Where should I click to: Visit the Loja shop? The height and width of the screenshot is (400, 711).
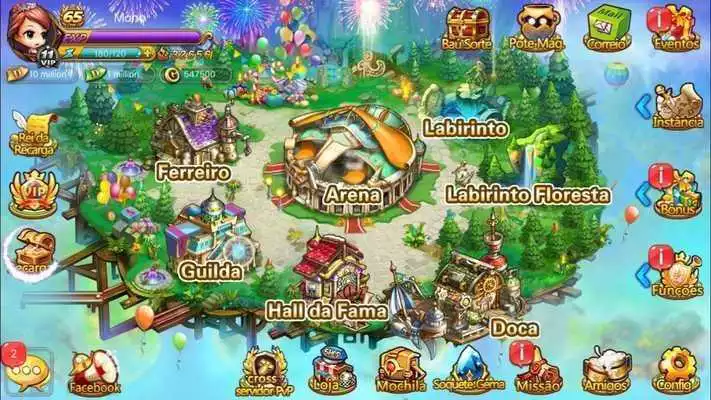[334, 370]
